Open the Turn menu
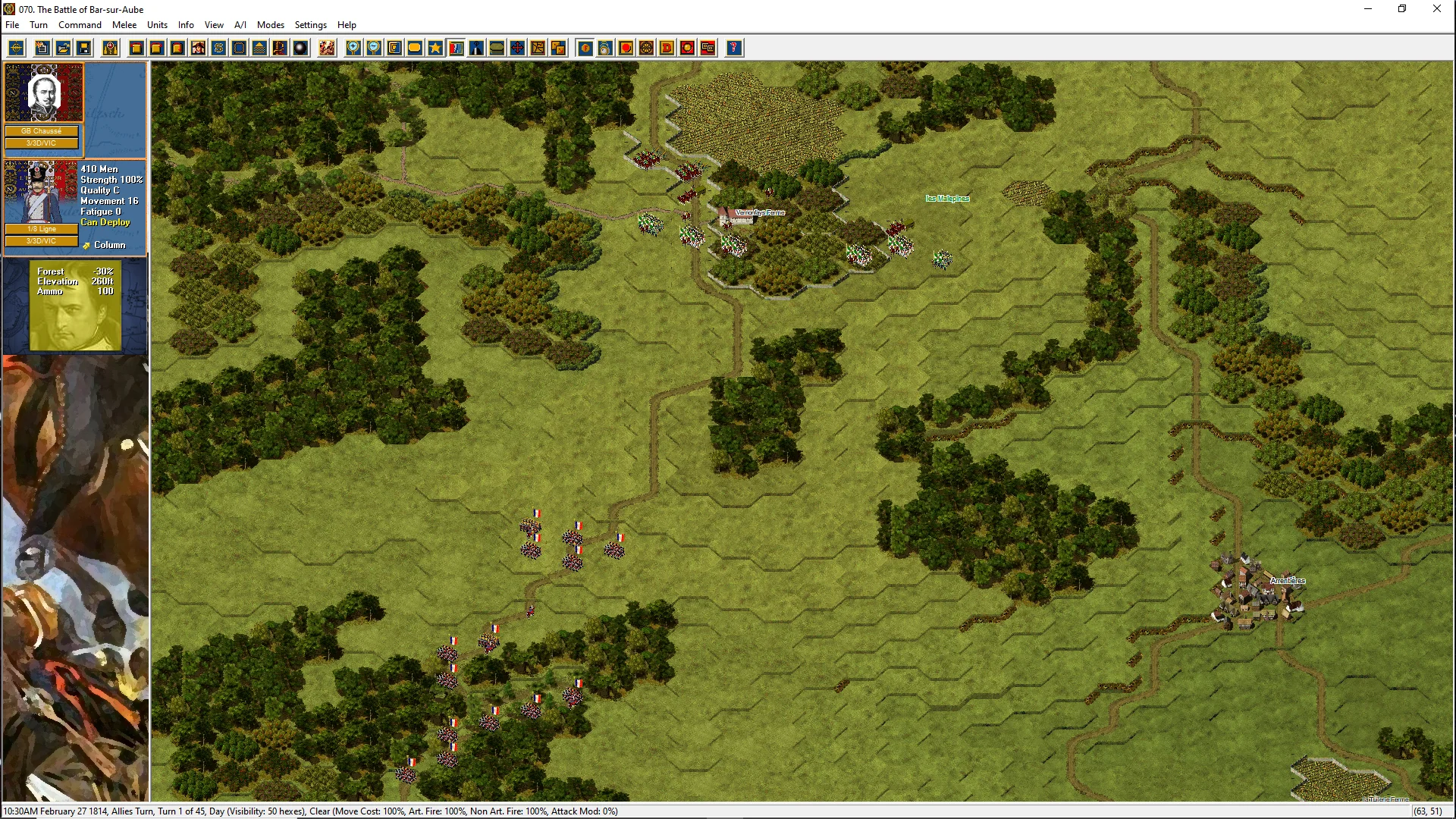Screen dimensions: 1456x819 click(39, 25)
